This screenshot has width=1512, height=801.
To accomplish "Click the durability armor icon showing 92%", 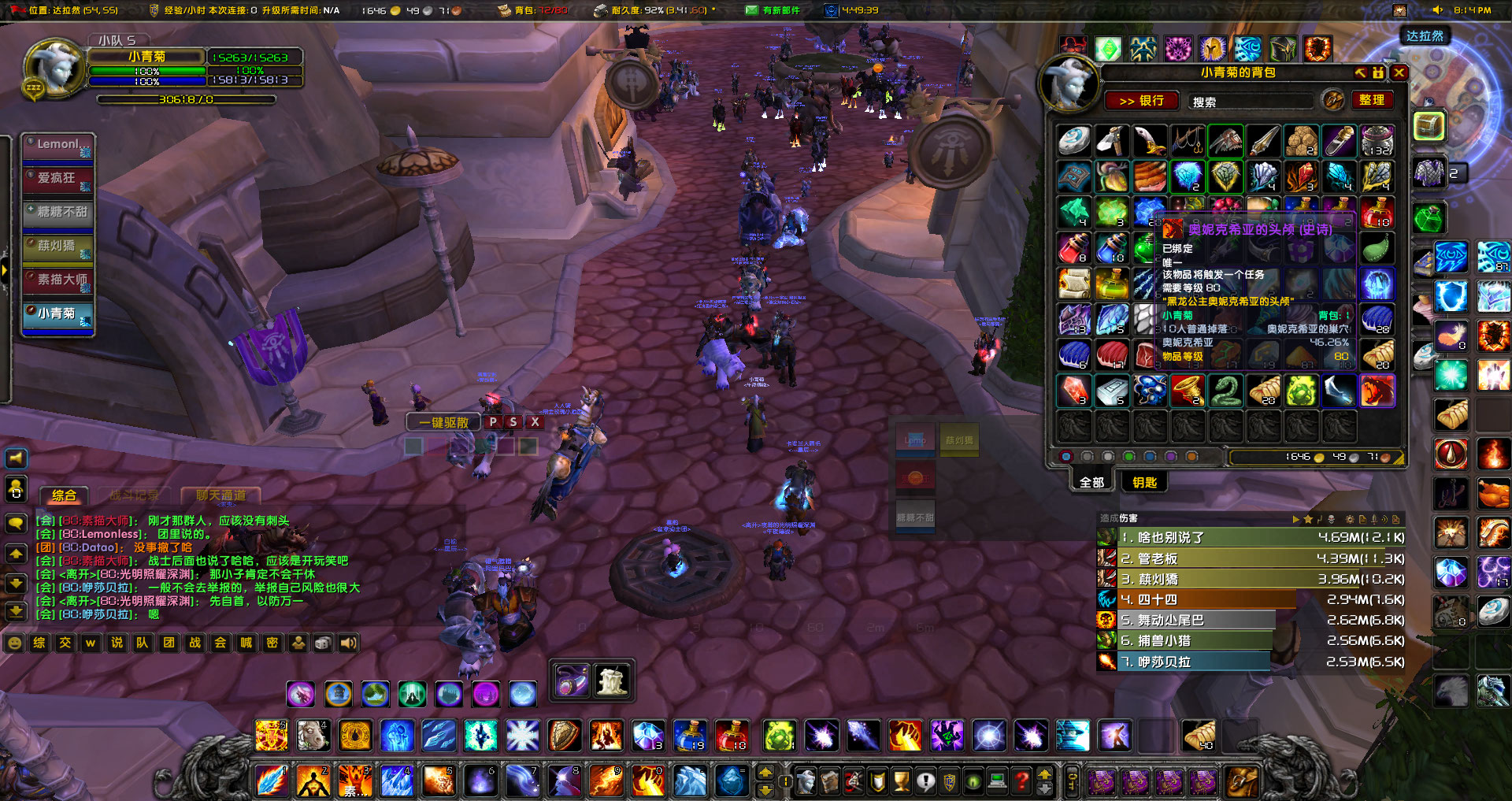I will tap(601, 10).
